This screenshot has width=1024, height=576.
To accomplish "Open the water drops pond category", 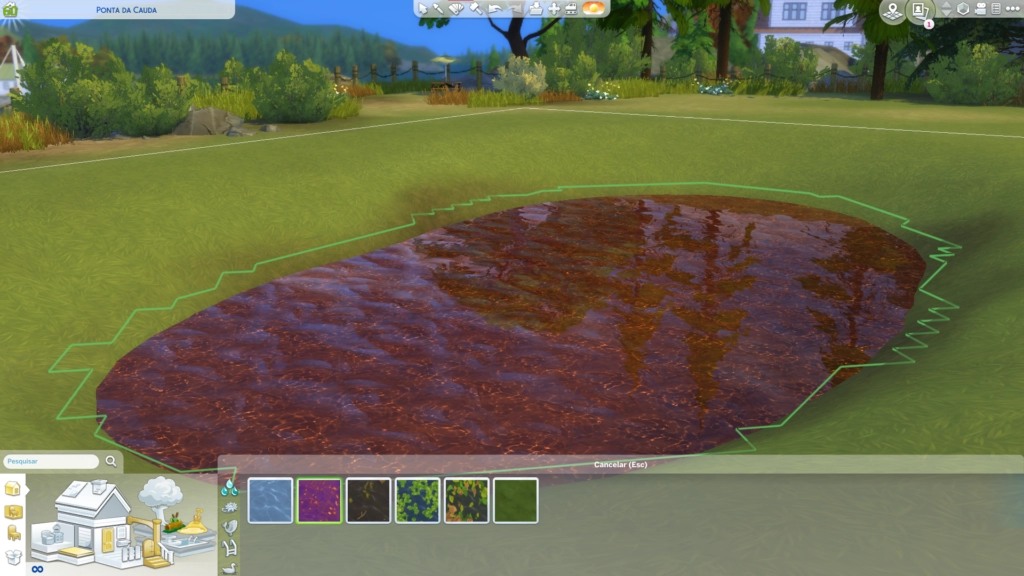I will pyautogui.click(x=230, y=487).
